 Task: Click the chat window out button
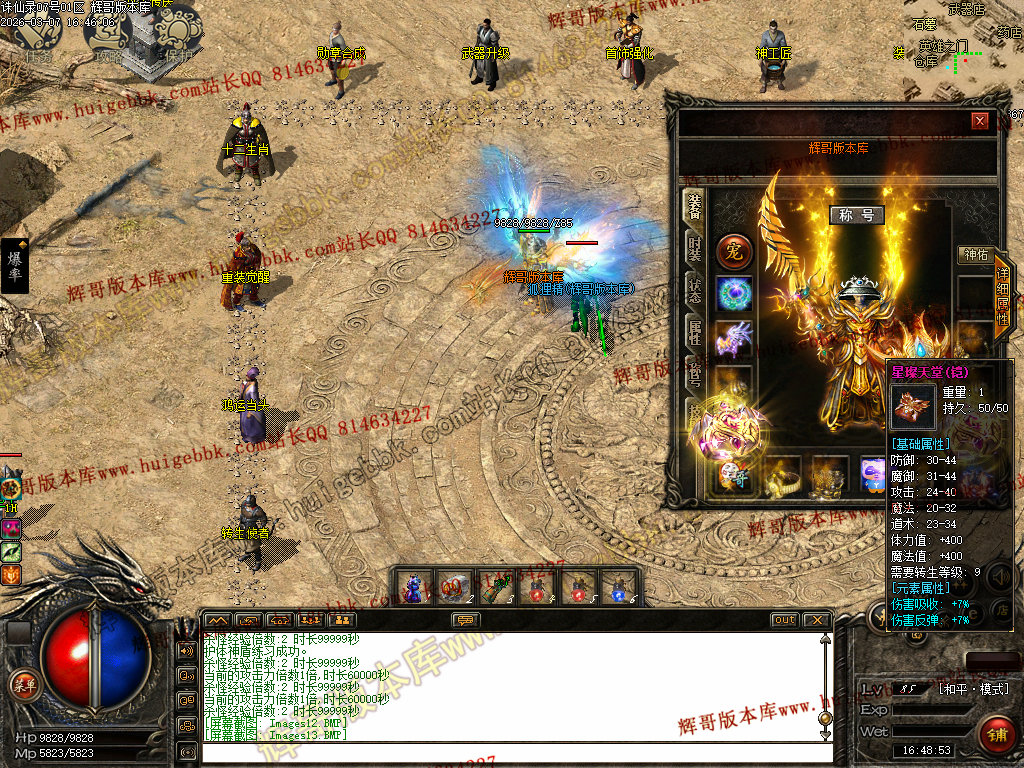[x=785, y=620]
